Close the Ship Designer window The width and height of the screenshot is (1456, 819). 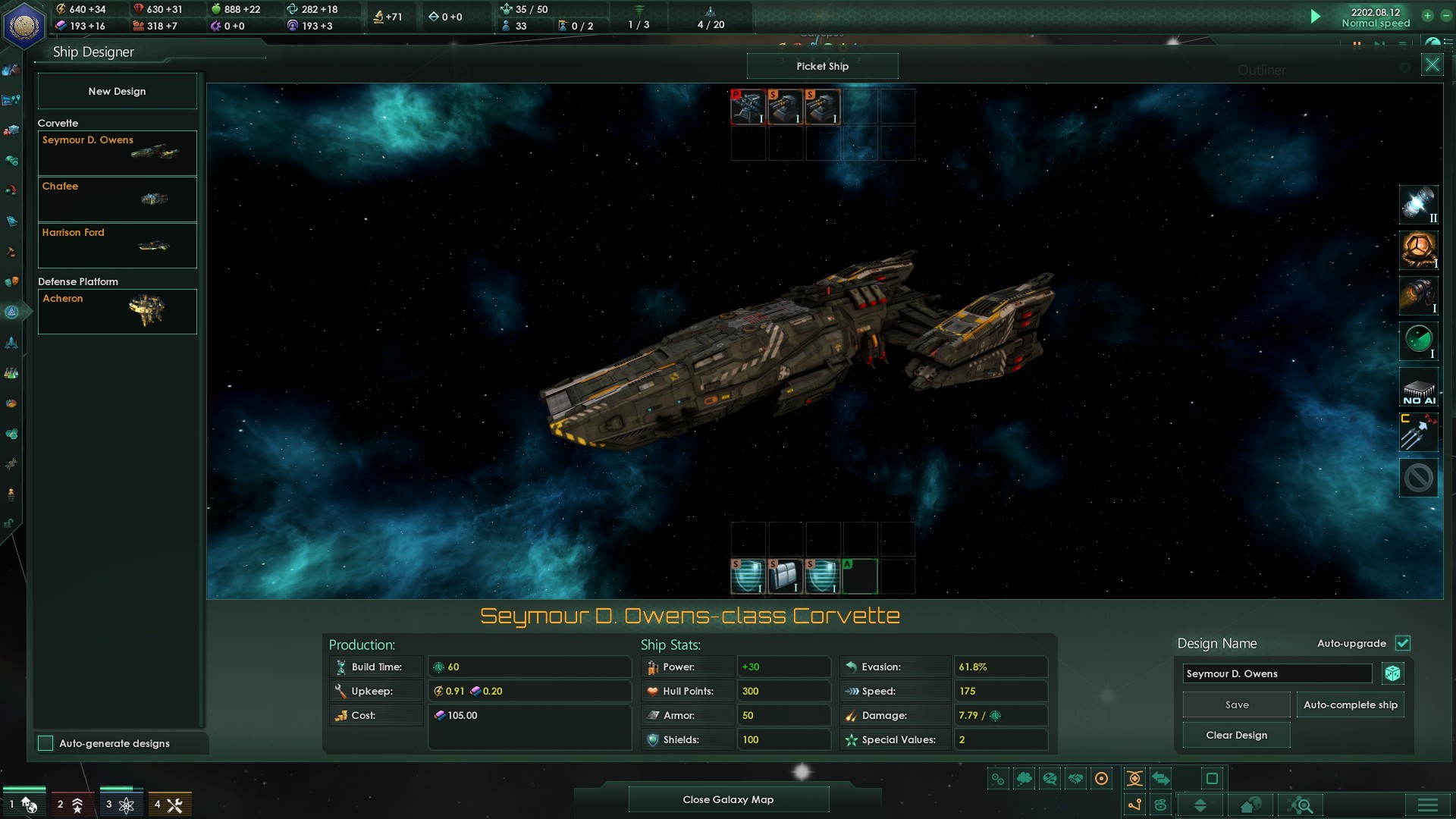point(1432,65)
